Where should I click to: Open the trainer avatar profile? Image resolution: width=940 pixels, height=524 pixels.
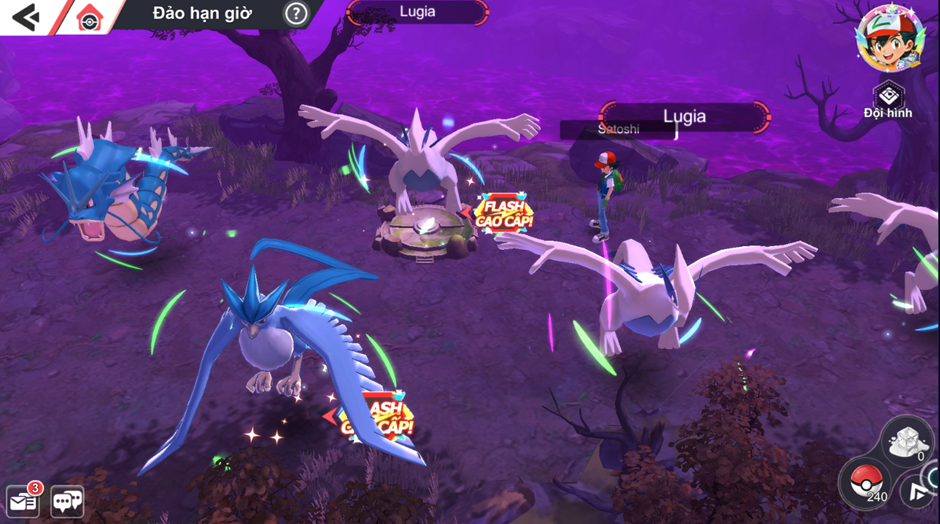[x=884, y=38]
